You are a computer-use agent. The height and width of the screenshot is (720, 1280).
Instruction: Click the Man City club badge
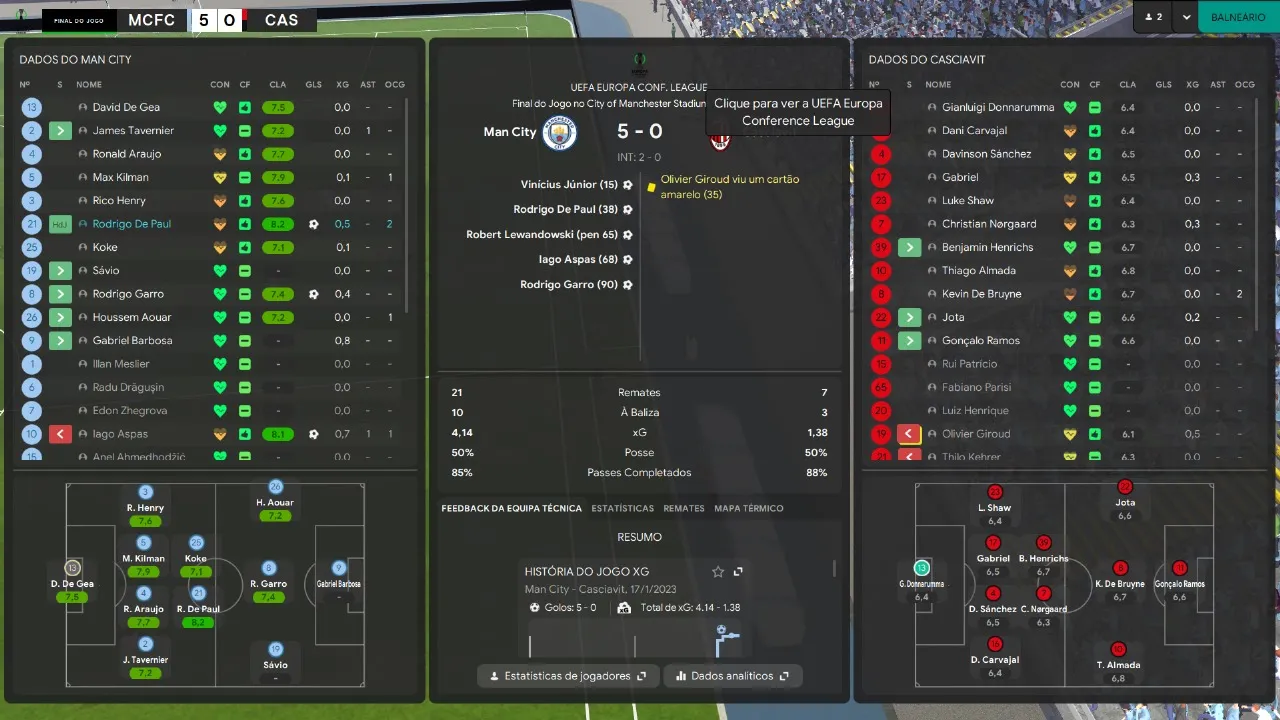tap(559, 133)
